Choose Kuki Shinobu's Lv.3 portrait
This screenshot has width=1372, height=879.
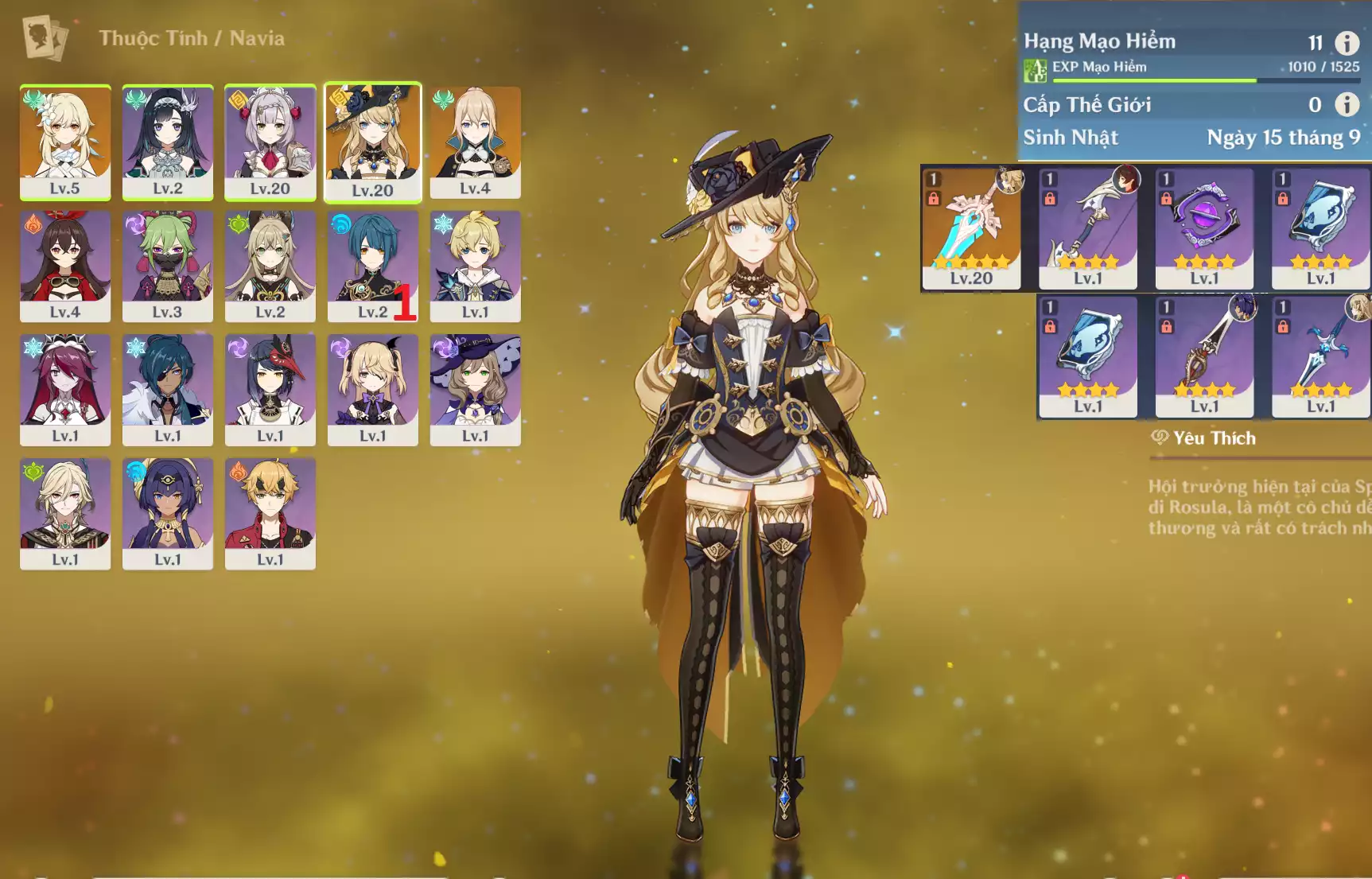tap(168, 266)
